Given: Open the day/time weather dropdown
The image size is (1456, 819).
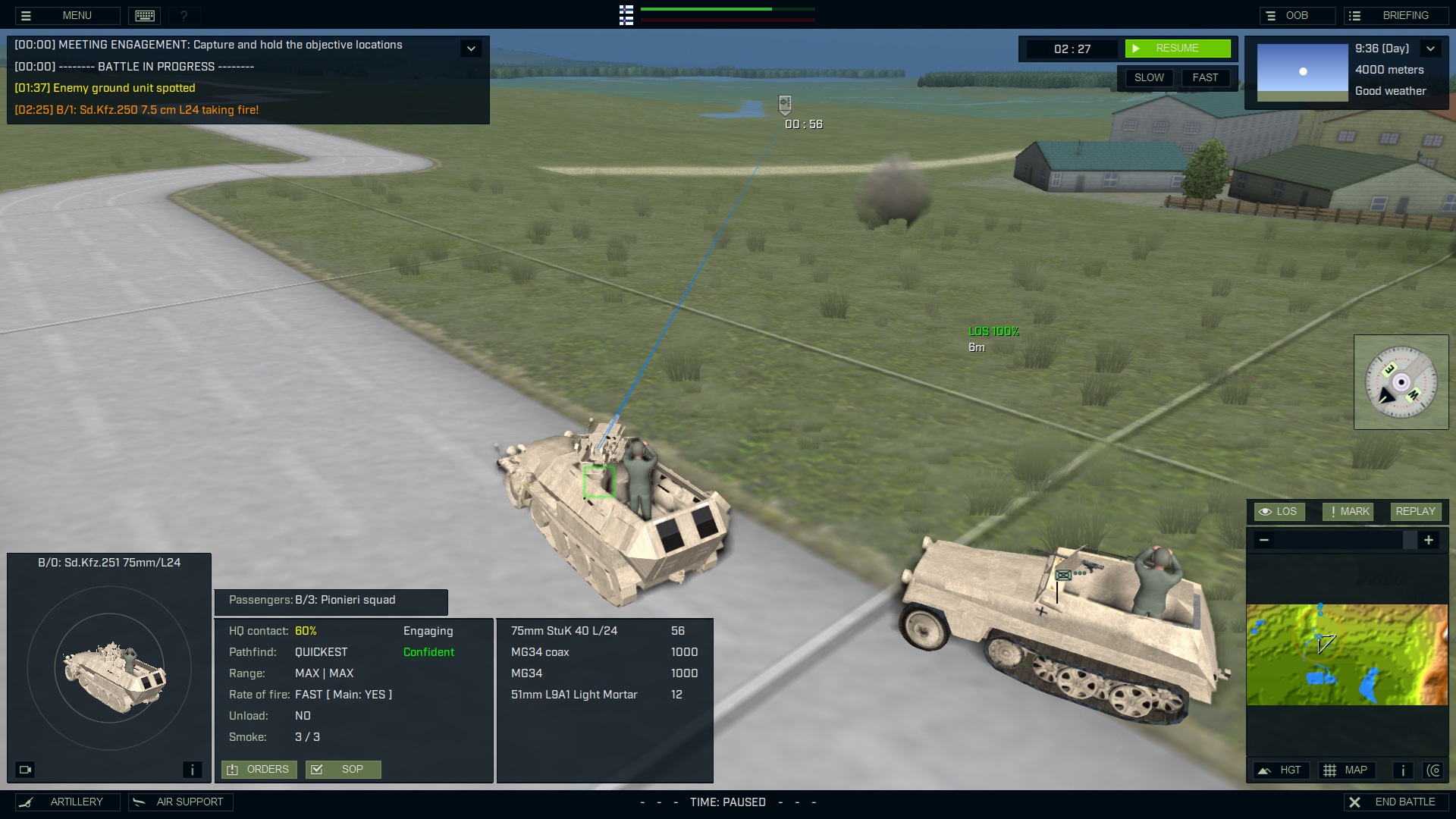Looking at the screenshot, I should (x=1432, y=48).
